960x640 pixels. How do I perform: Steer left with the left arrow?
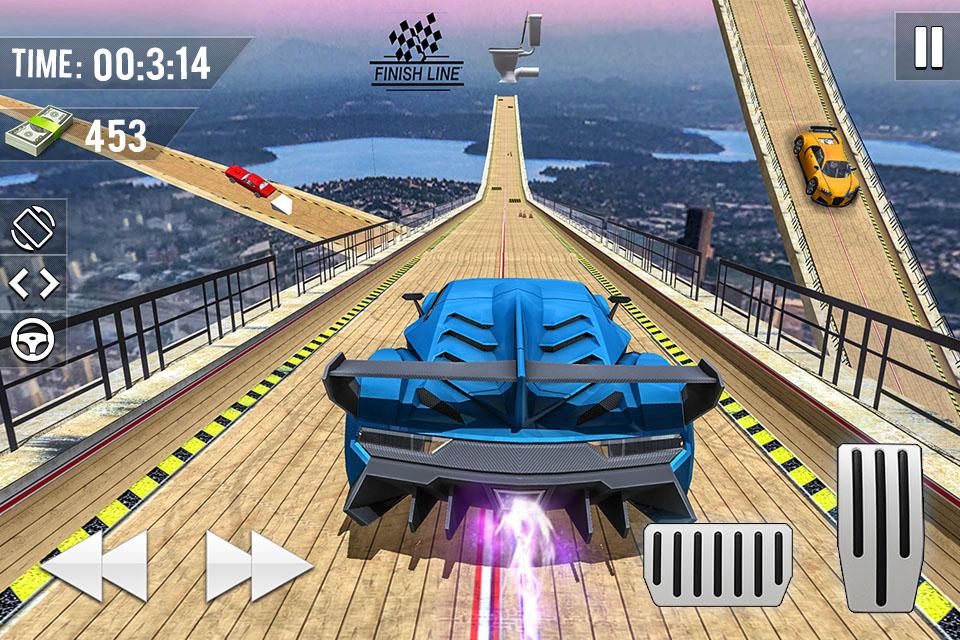pos(95,565)
